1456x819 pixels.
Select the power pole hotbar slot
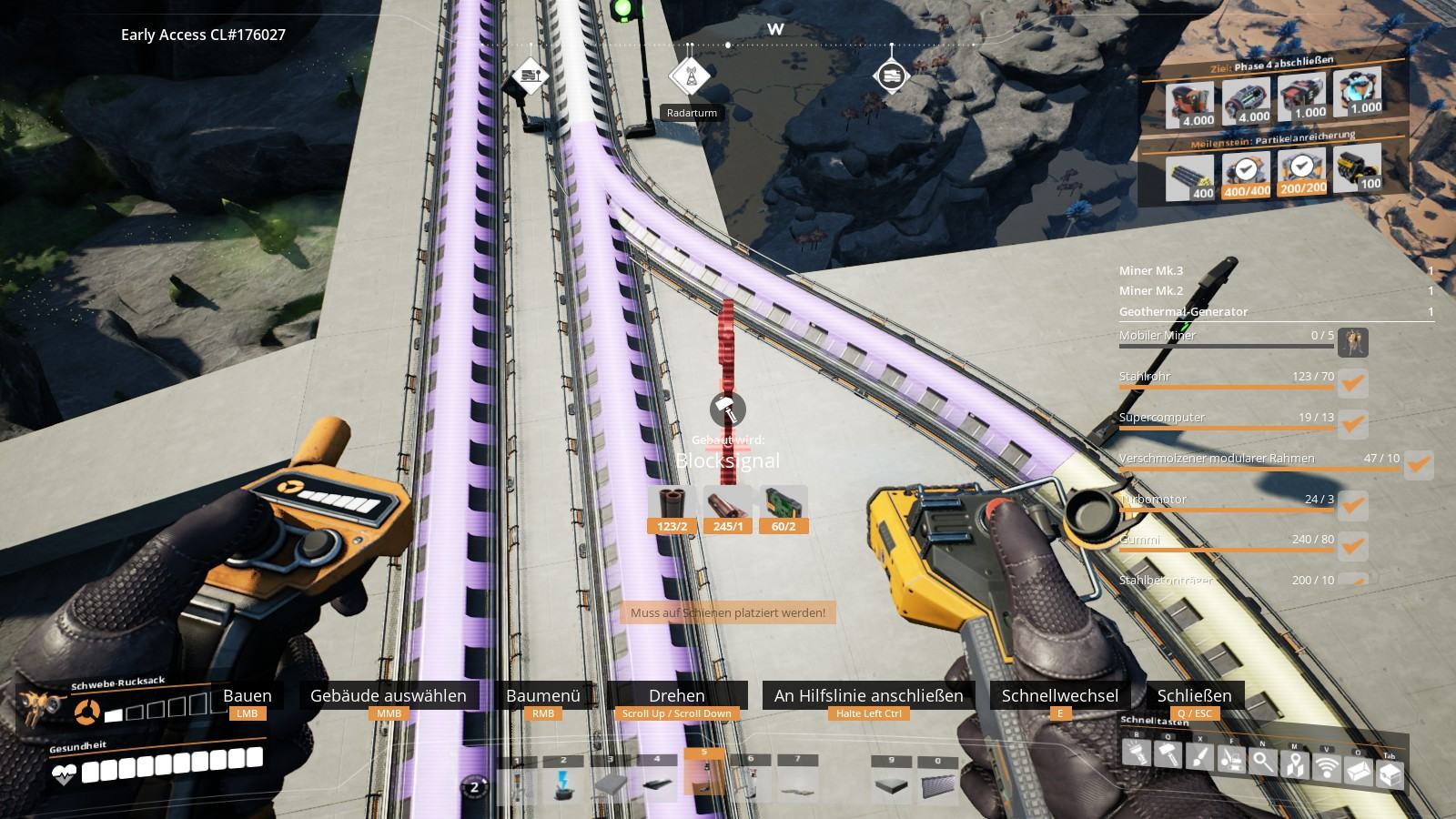(563, 780)
